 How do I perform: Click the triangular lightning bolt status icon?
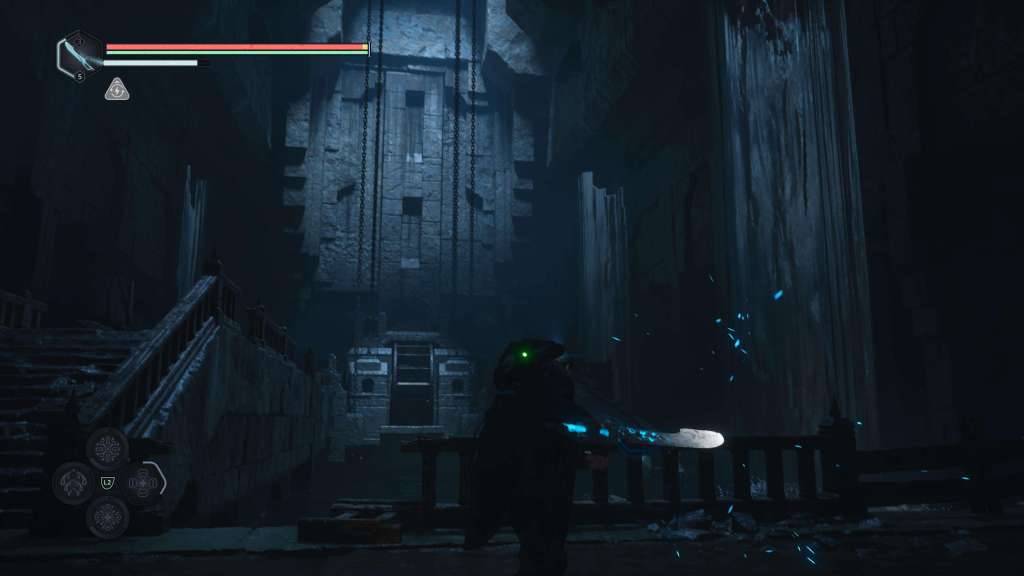[117, 90]
